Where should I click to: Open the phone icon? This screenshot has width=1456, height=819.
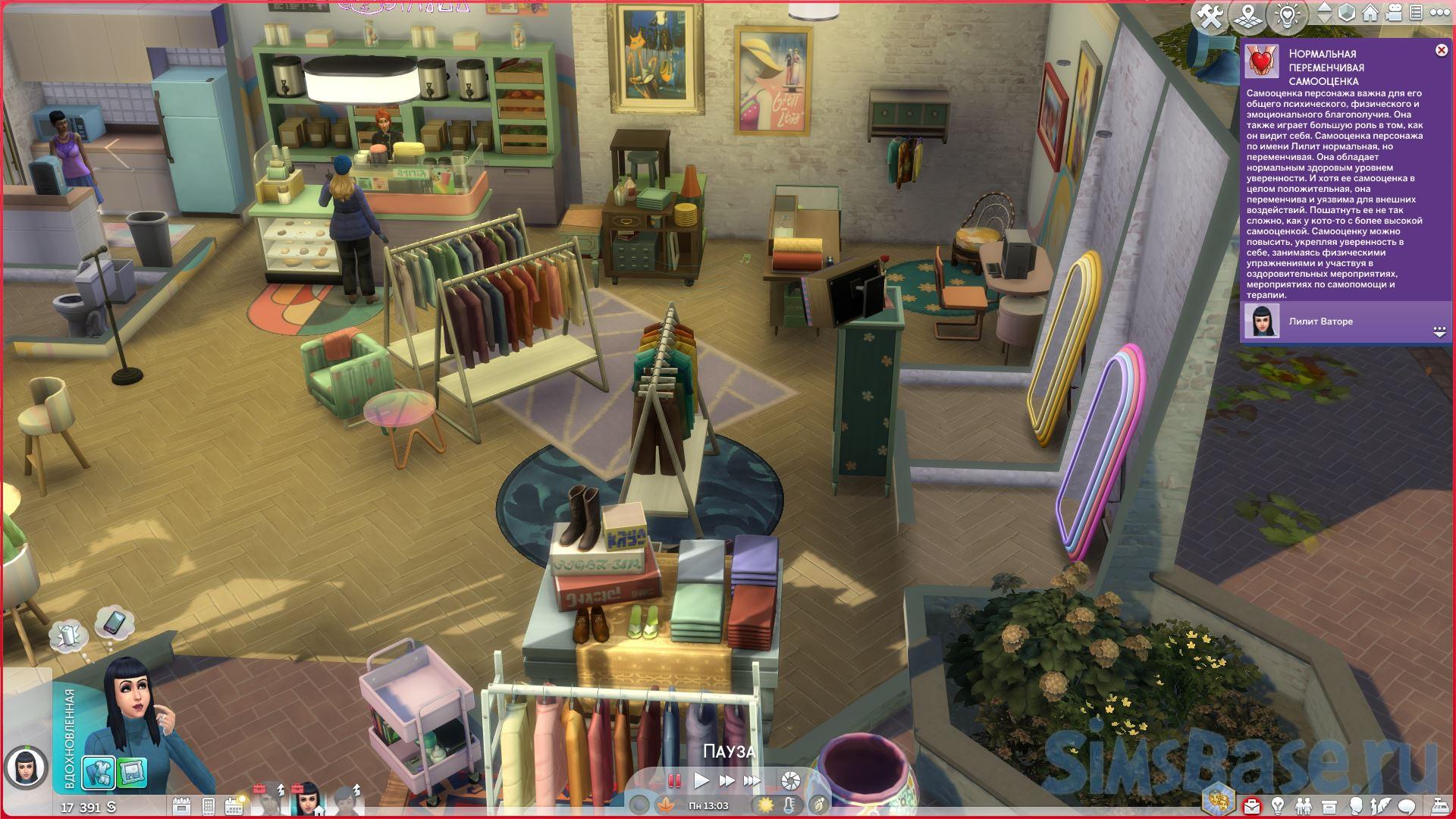coord(115,622)
